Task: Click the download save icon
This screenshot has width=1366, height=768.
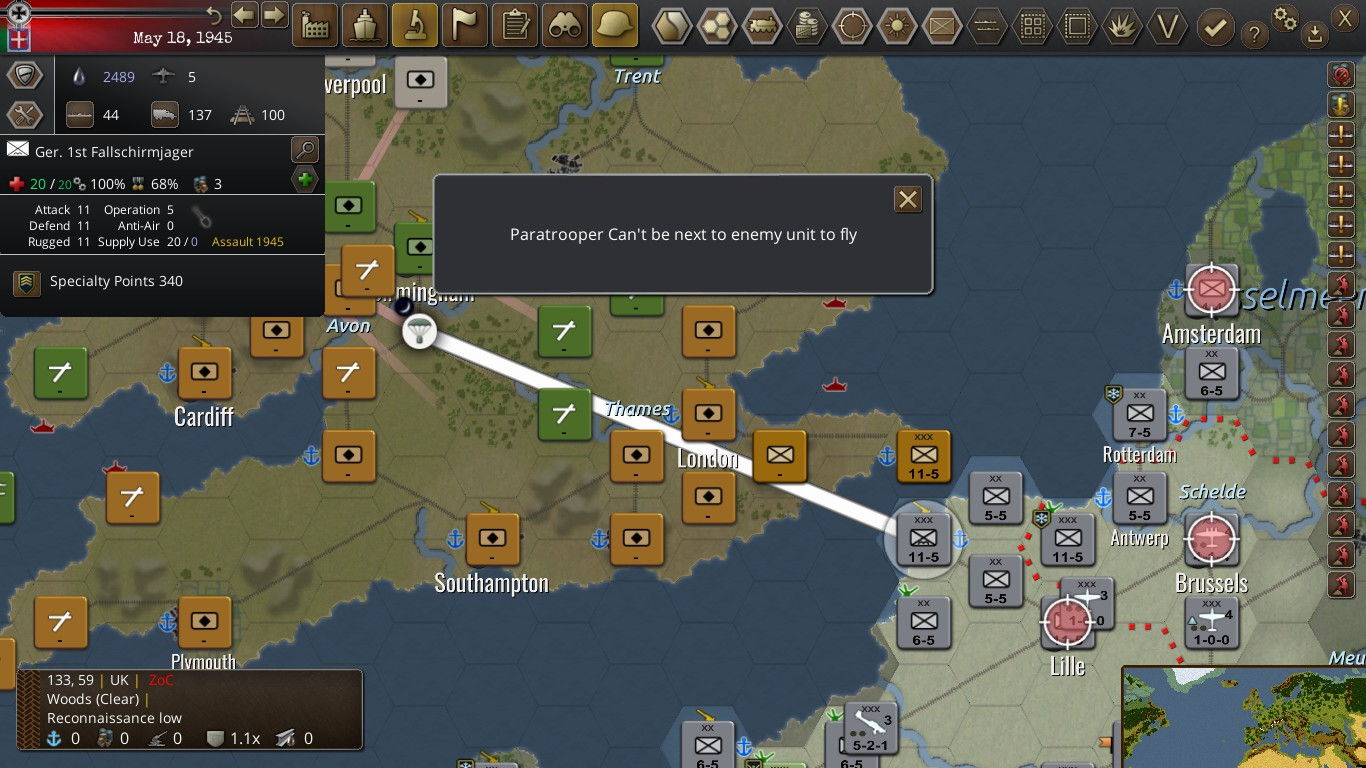Action: pyautogui.click(x=1315, y=36)
